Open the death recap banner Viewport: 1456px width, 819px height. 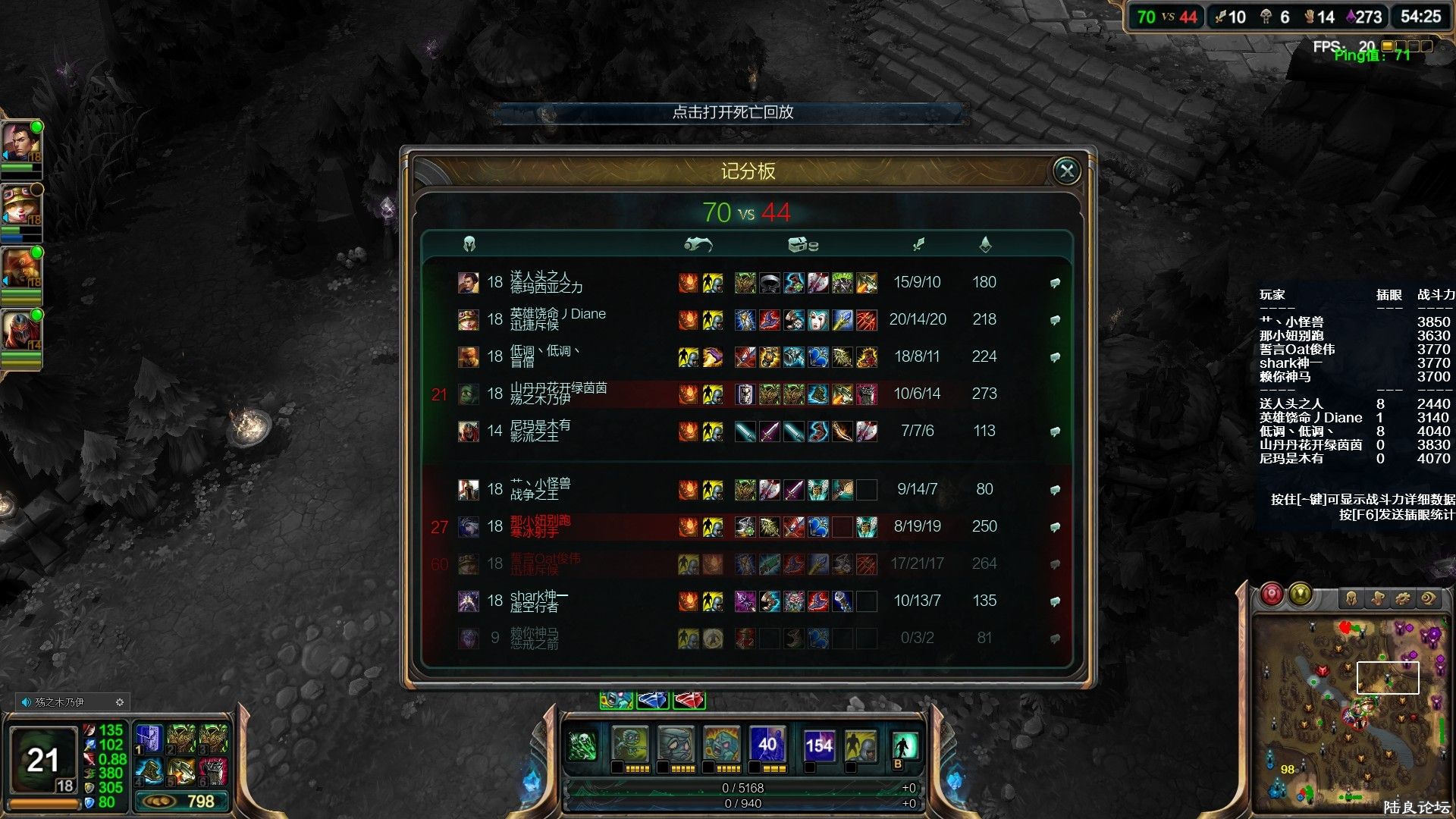tap(732, 112)
